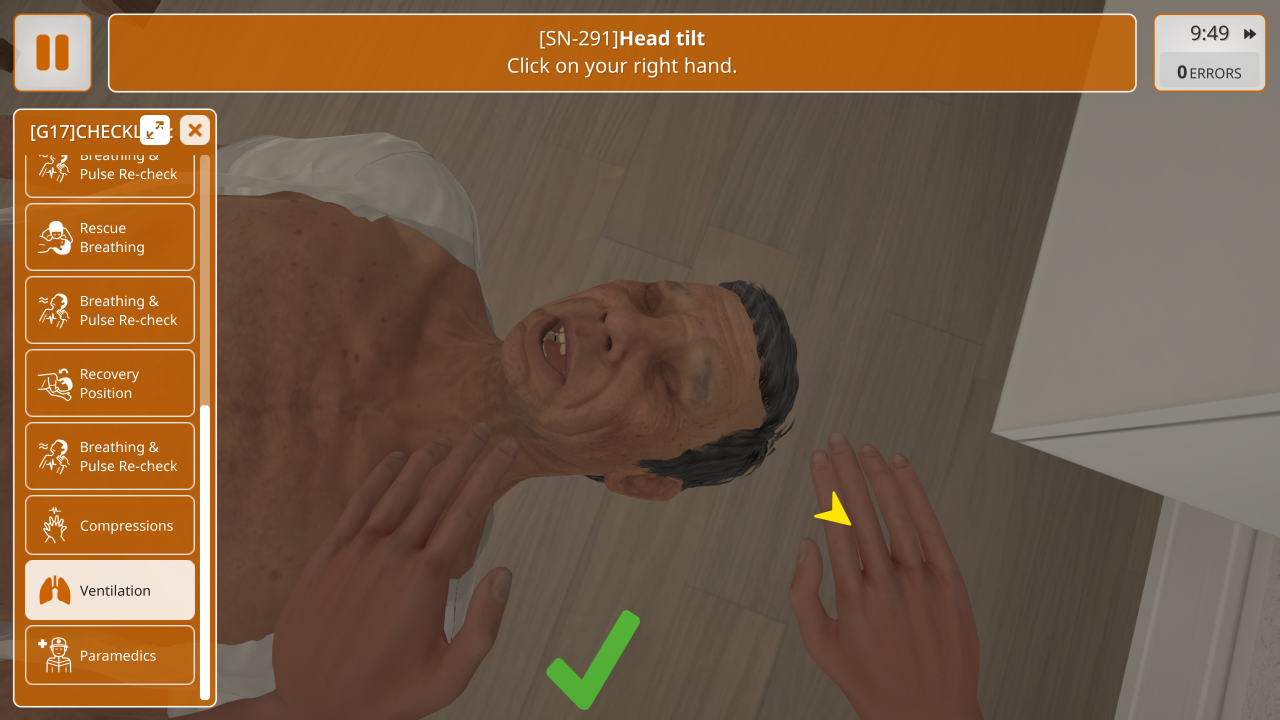Image resolution: width=1280 pixels, height=720 pixels.
Task: Choose the Paramedics checklist step
Action: pos(110,655)
